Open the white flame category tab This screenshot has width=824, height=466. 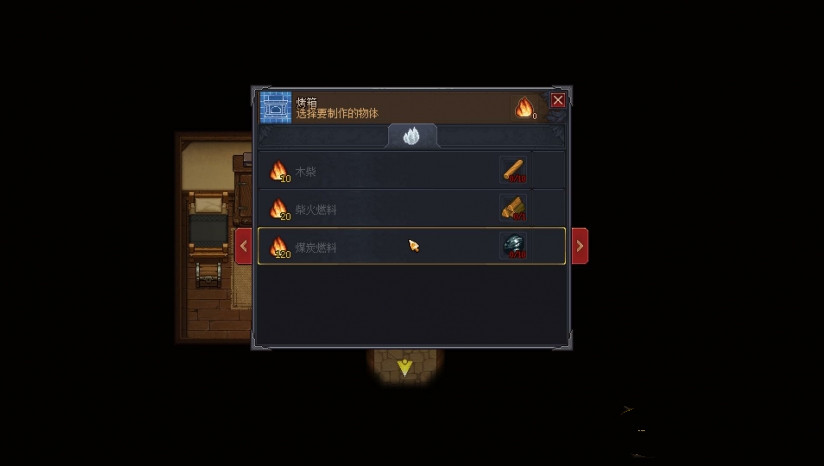pos(412,137)
